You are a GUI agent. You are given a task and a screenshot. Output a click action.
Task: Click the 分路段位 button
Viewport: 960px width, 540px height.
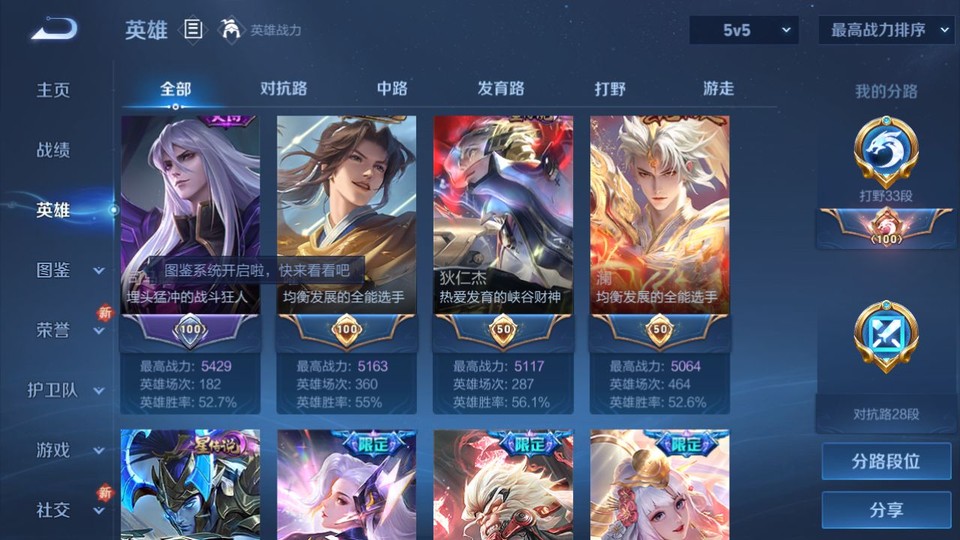pos(886,462)
